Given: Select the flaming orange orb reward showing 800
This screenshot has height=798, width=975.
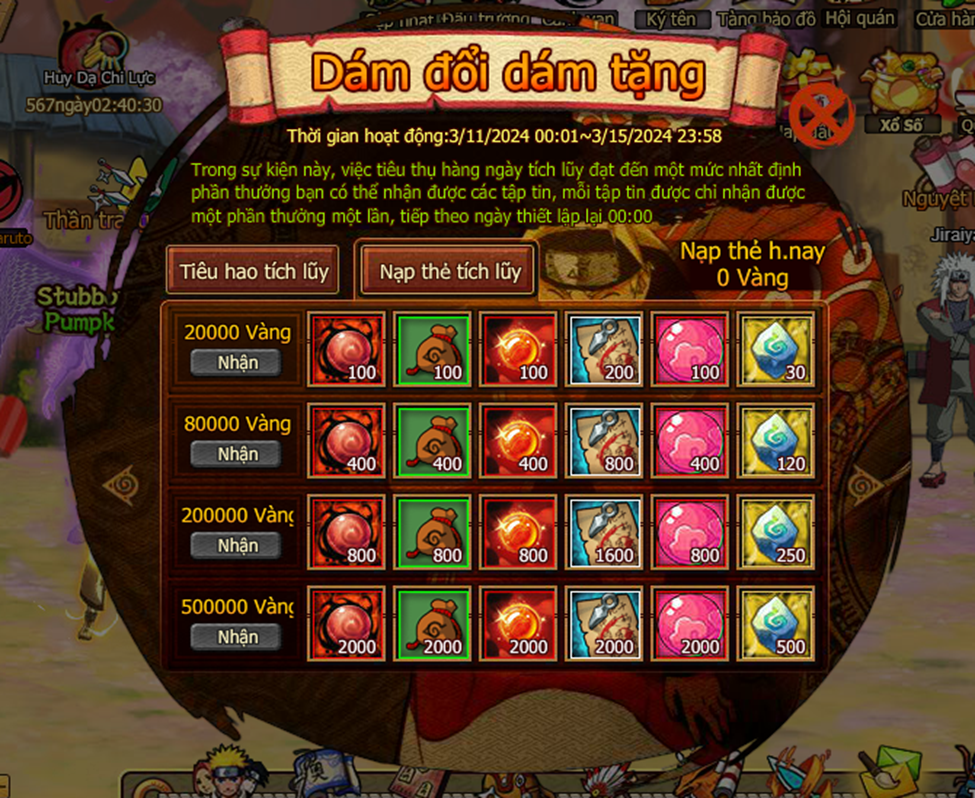Looking at the screenshot, I should click(518, 531).
